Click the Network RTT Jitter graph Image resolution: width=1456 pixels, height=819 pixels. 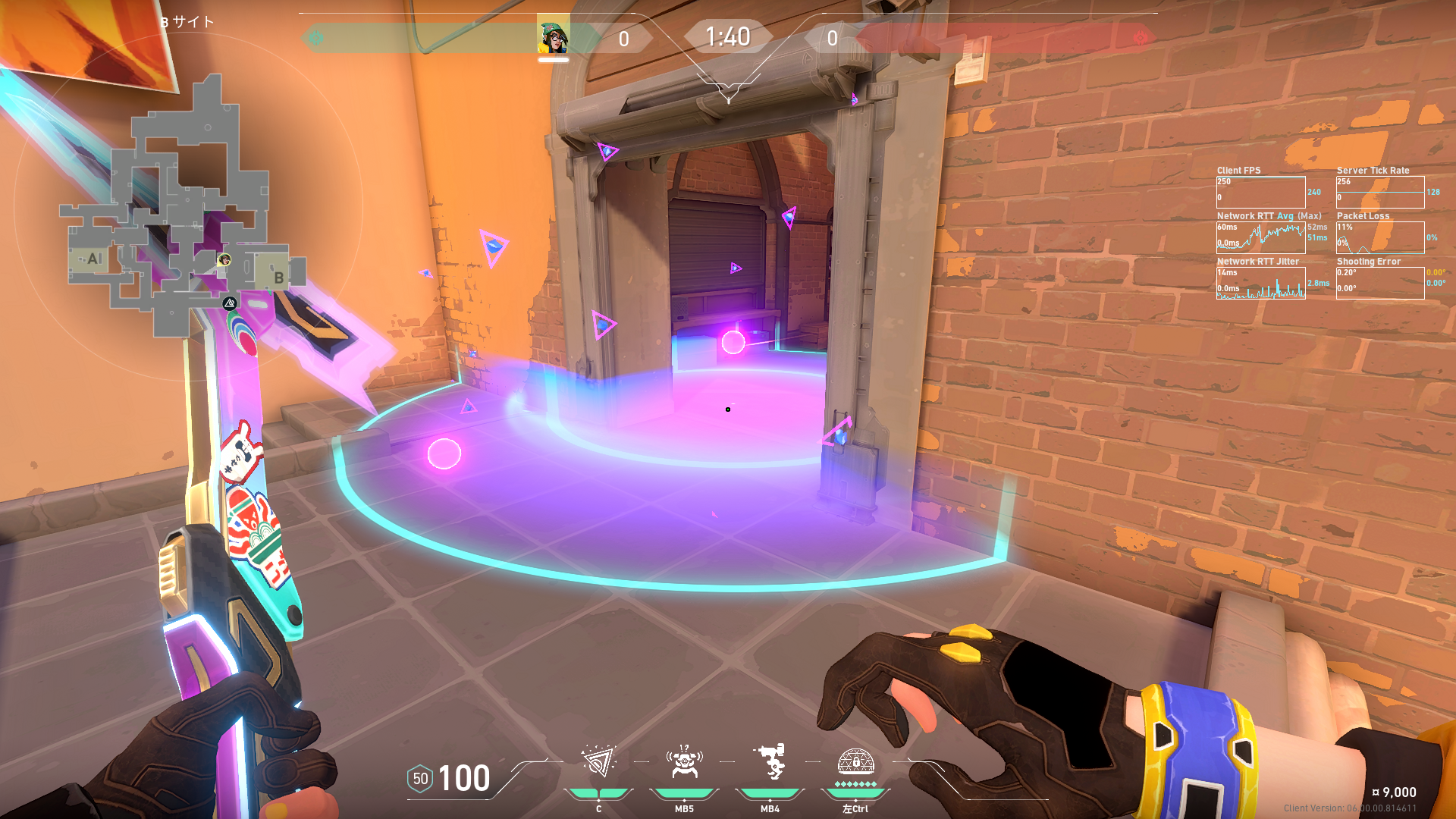[x=1260, y=283]
